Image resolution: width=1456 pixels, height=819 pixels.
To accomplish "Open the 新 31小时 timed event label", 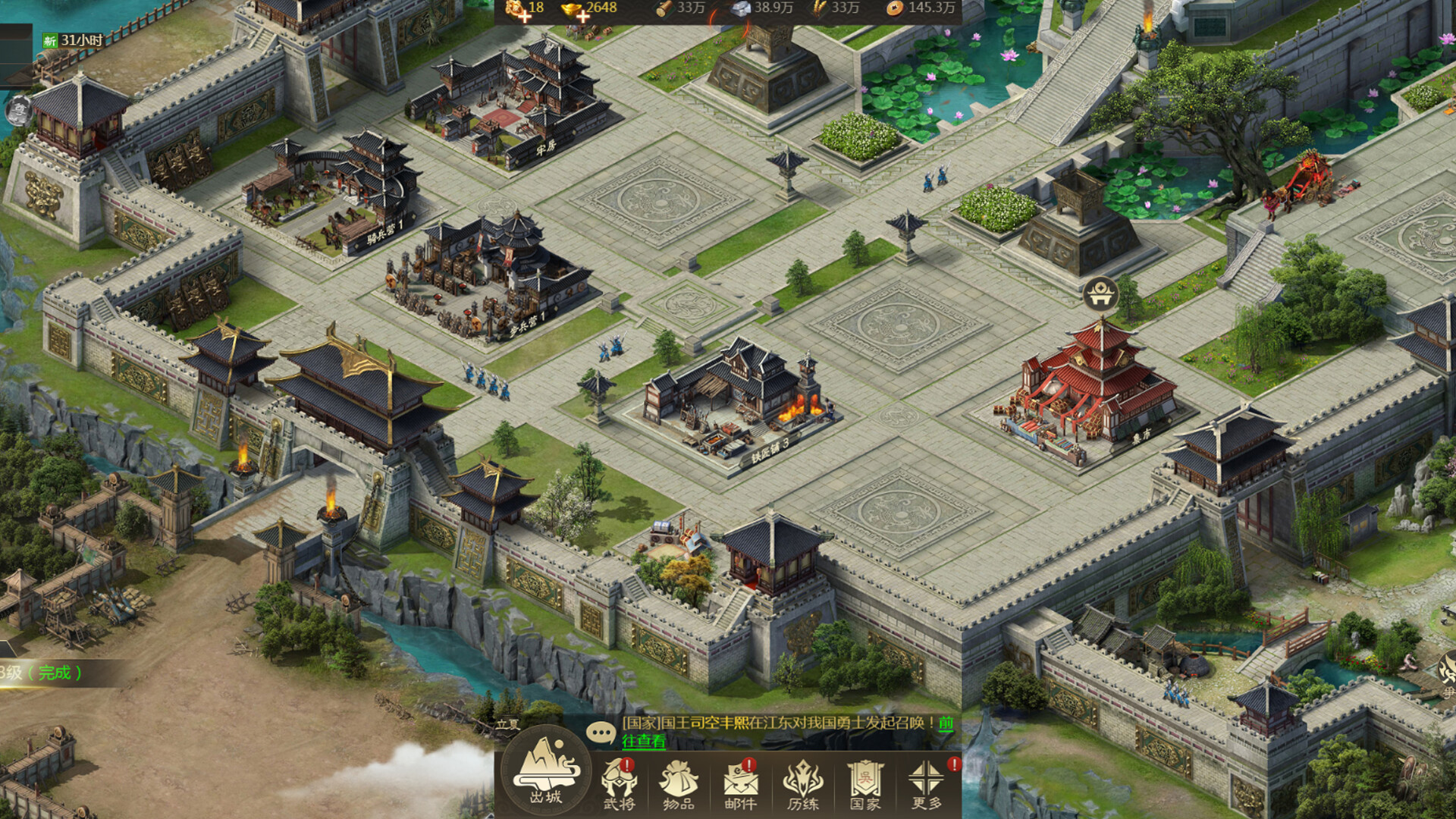I will point(73,40).
